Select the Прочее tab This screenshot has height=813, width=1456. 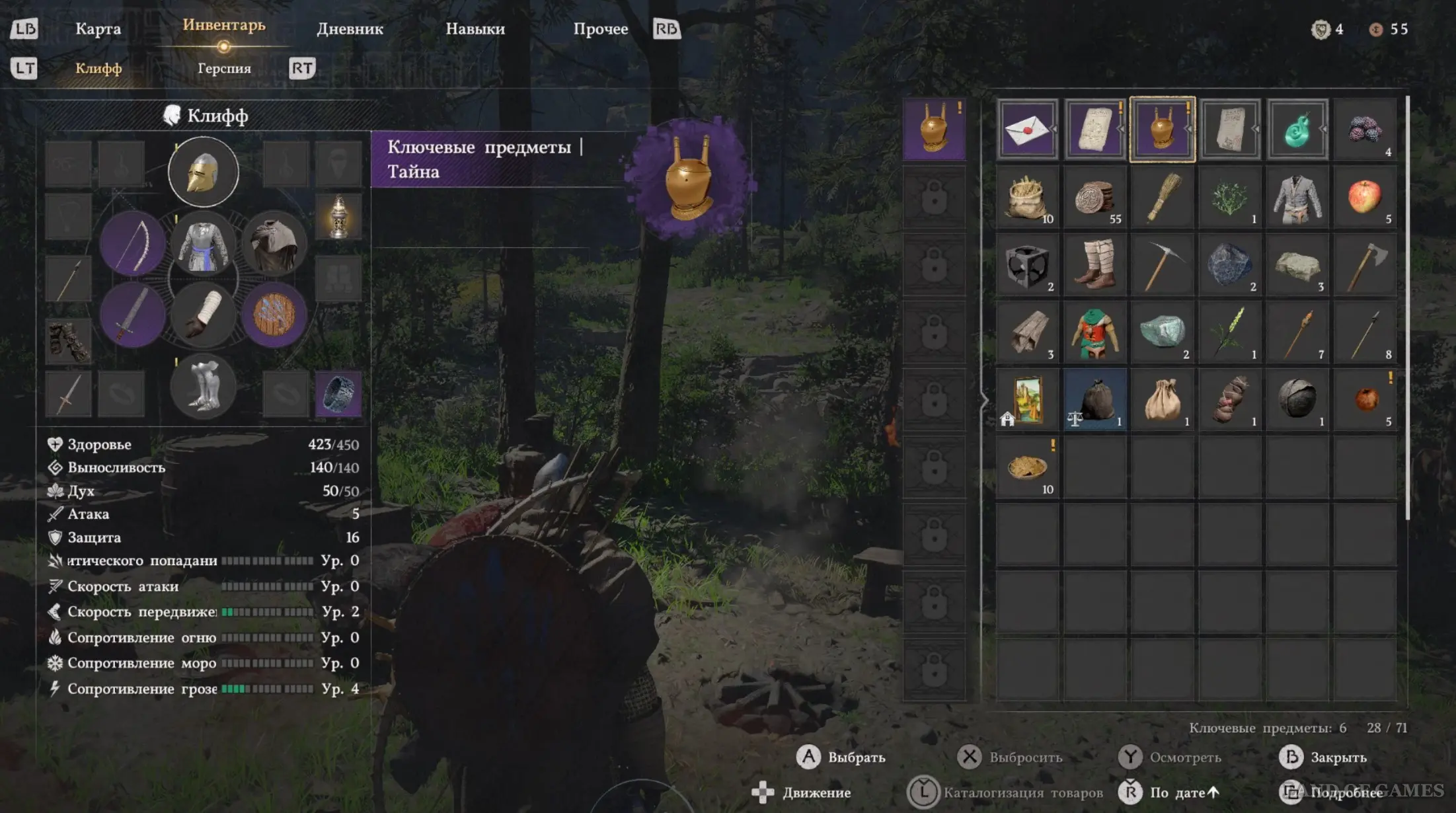pyautogui.click(x=600, y=29)
